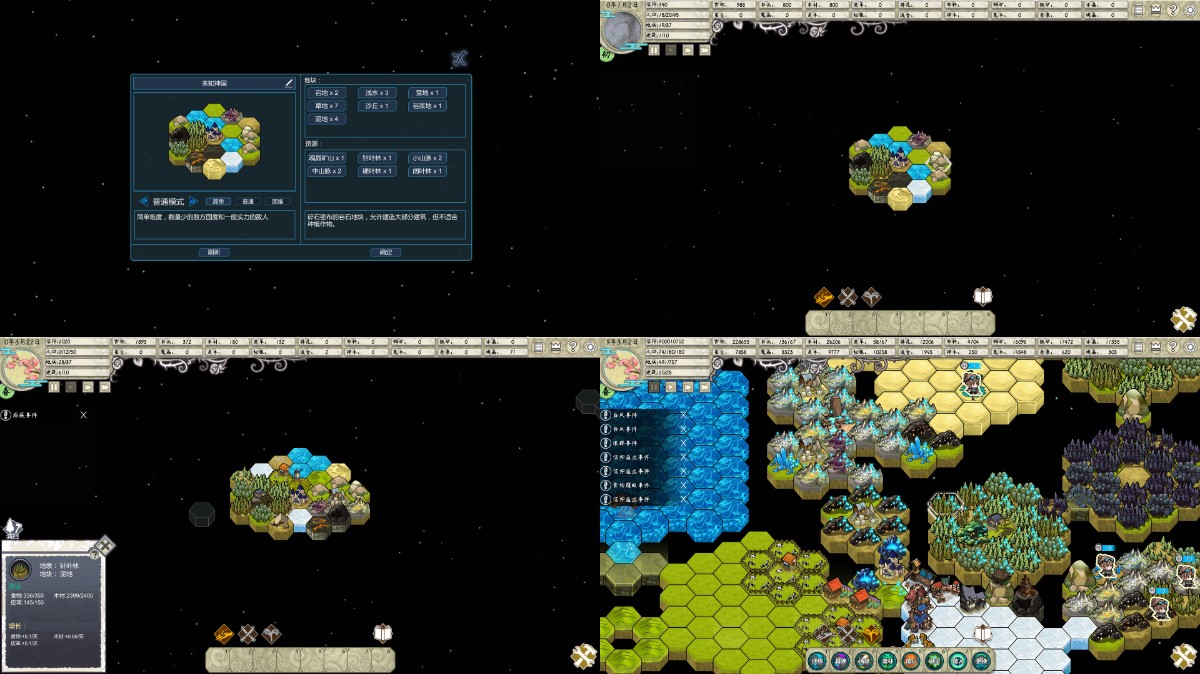Edit the kingdom name with the pencil icon
This screenshot has height=674, width=1200.
point(289,83)
